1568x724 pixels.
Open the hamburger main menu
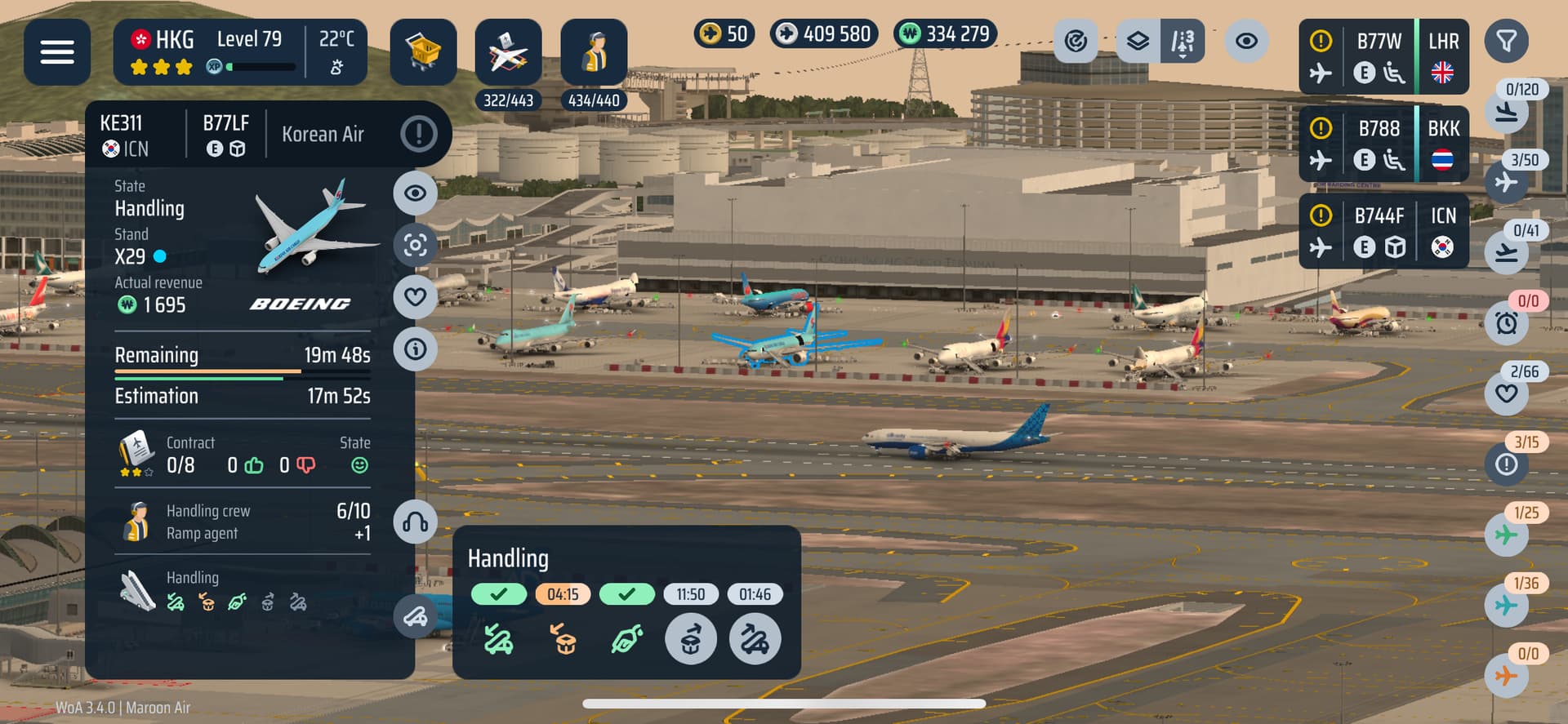pos(57,52)
